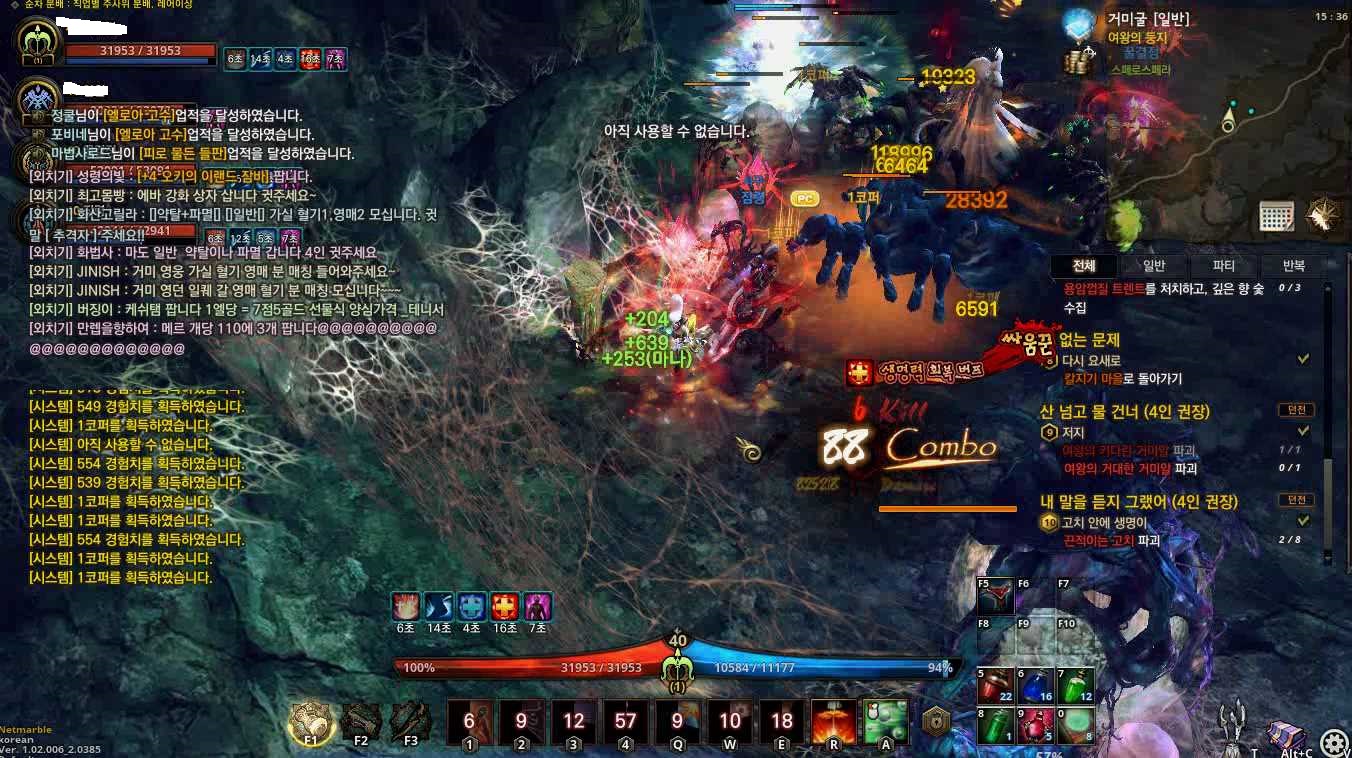Viewport: 1352px width, 758px height.
Task: Open the calendar icon by the minimap
Action: [1276, 215]
